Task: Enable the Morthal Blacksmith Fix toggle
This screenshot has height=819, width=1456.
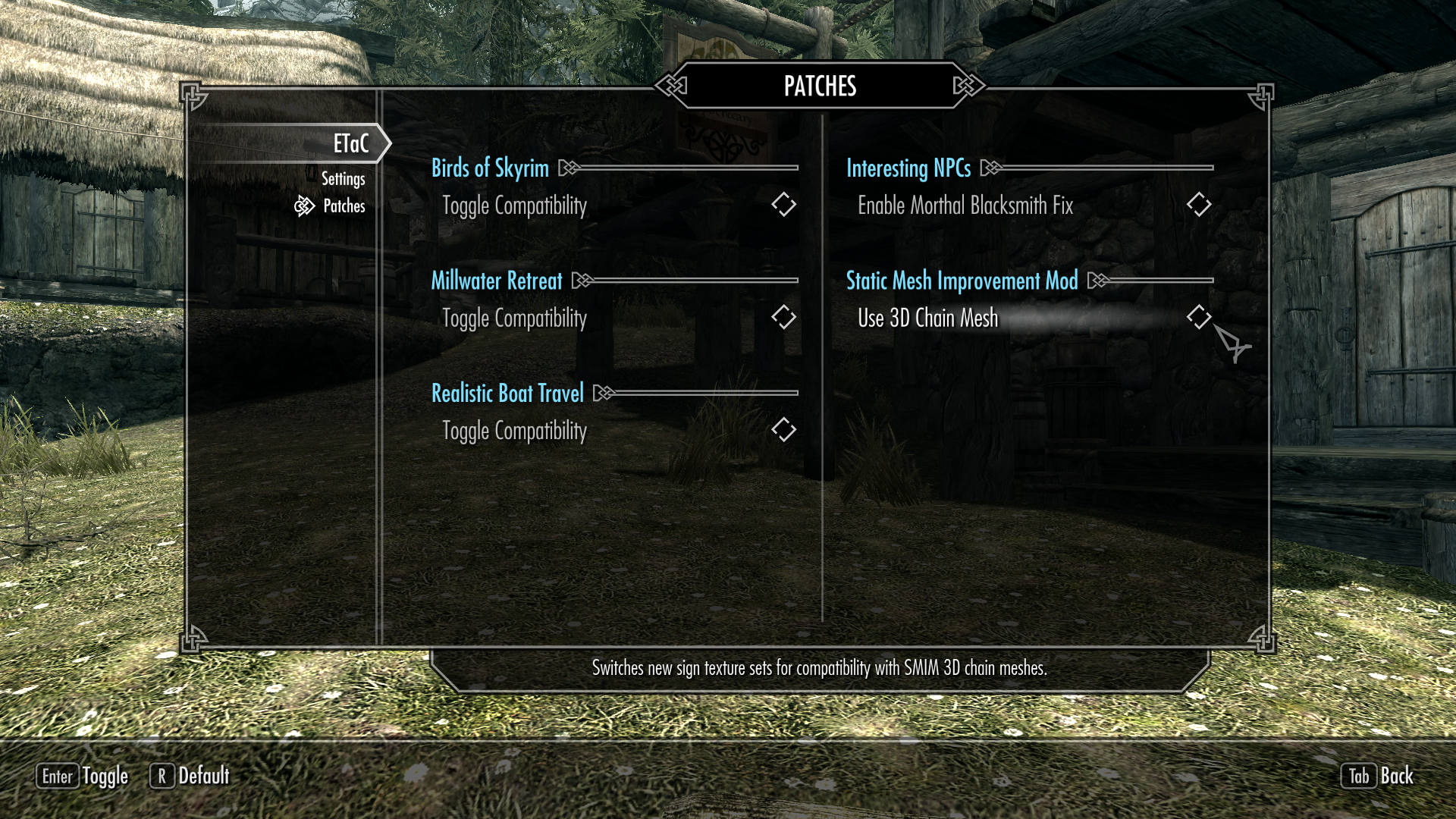Action: pyautogui.click(x=1199, y=203)
